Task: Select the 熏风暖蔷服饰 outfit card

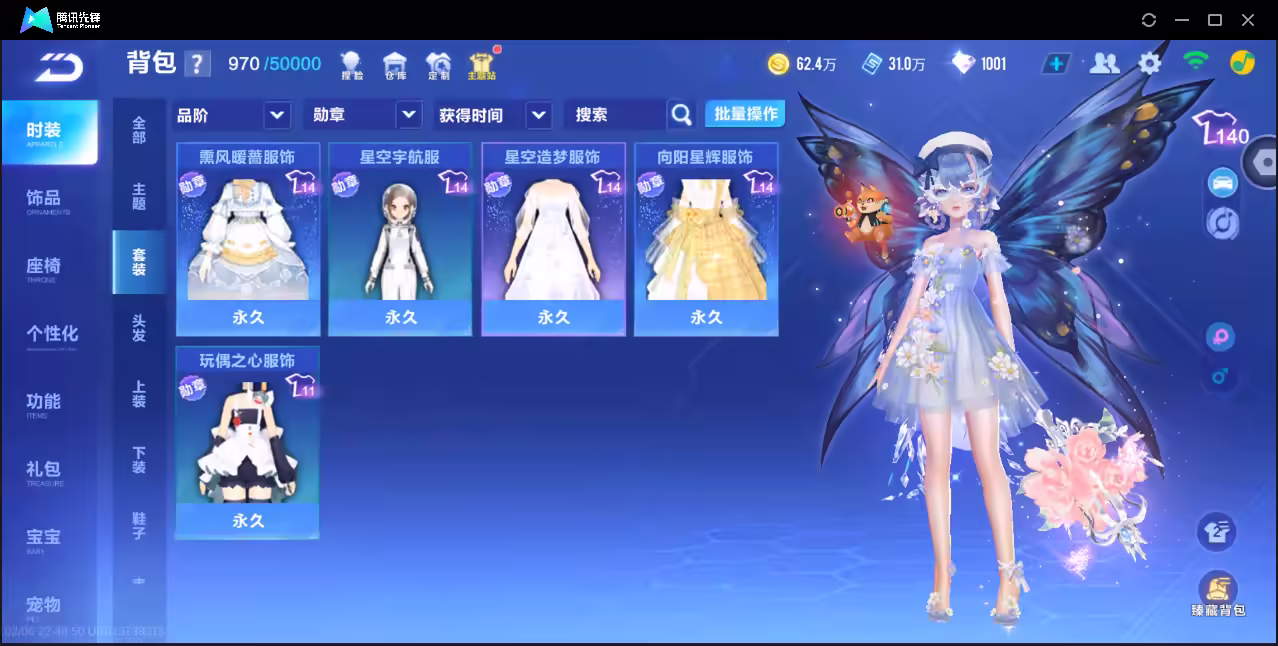Action: point(248,238)
